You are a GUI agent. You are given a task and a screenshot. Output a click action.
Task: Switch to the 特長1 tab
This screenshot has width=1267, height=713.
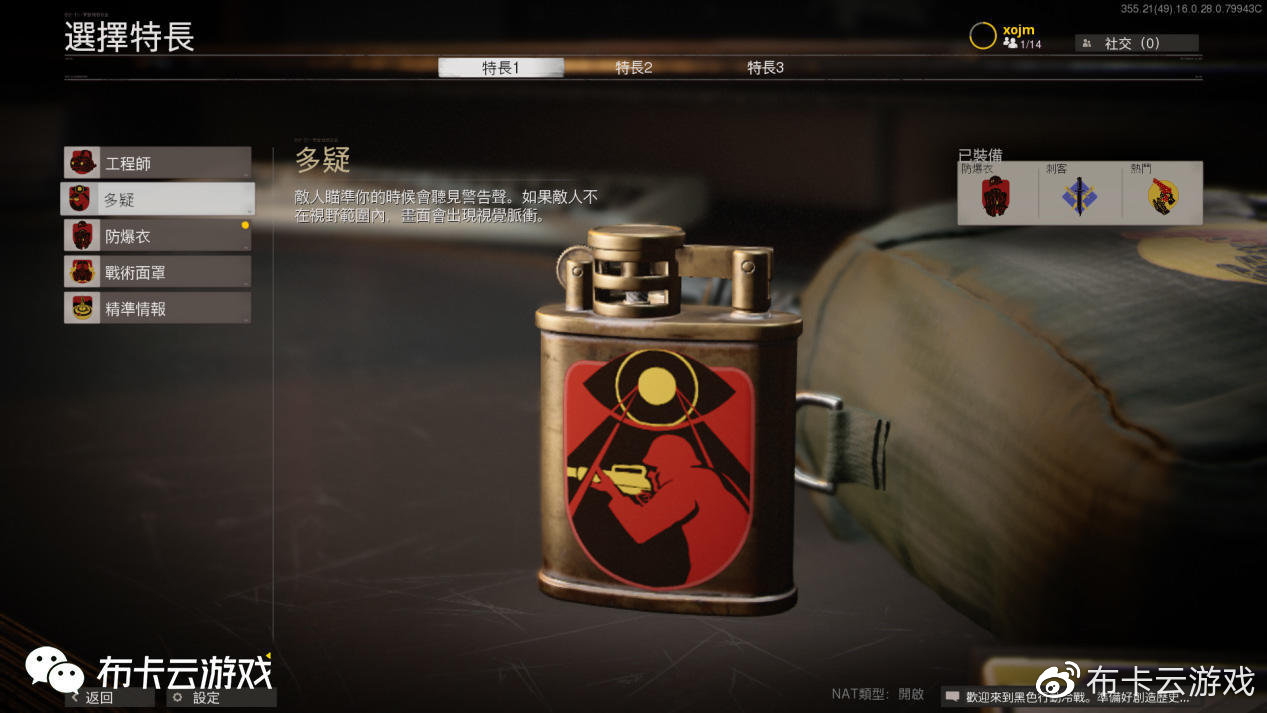click(x=500, y=68)
